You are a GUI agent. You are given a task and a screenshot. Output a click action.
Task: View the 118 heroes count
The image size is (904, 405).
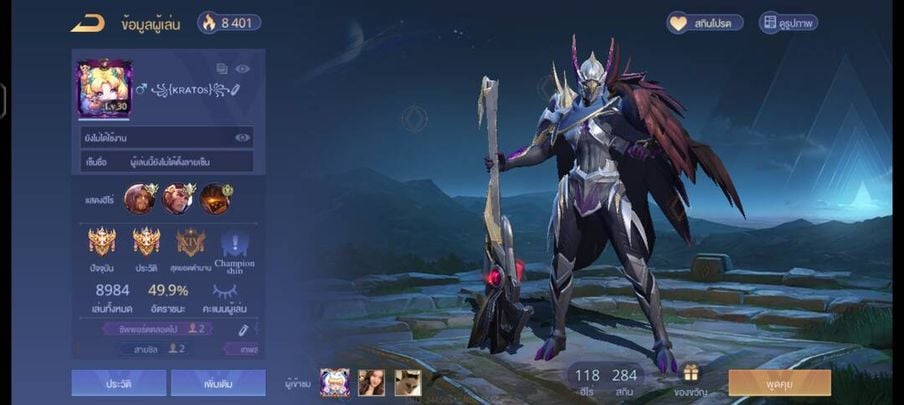pyautogui.click(x=587, y=380)
